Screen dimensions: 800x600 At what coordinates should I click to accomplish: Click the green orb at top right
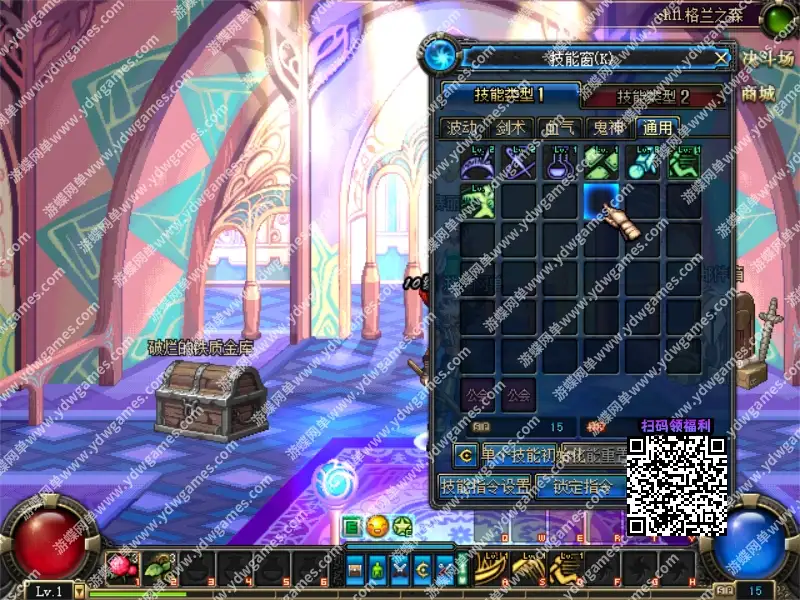pos(776,19)
